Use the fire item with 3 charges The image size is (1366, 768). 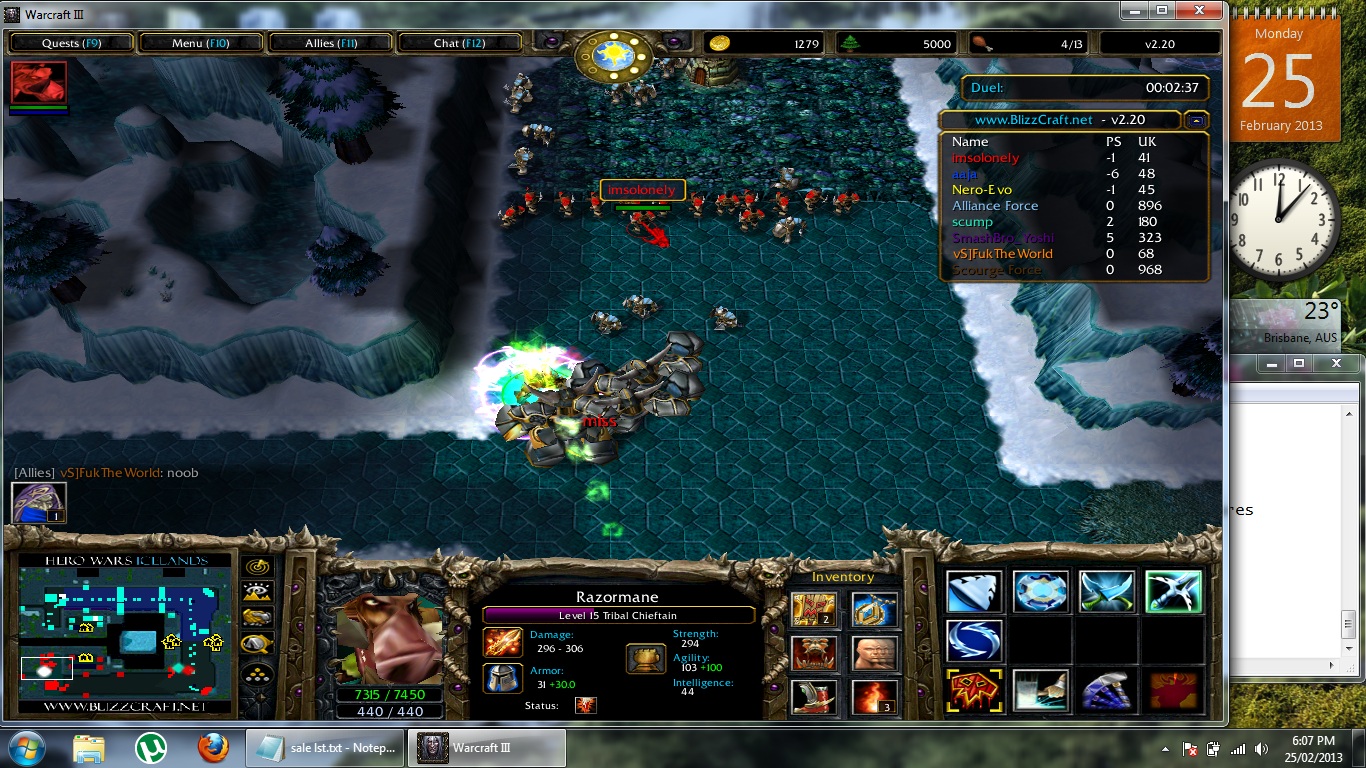click(x=874, y=697)
